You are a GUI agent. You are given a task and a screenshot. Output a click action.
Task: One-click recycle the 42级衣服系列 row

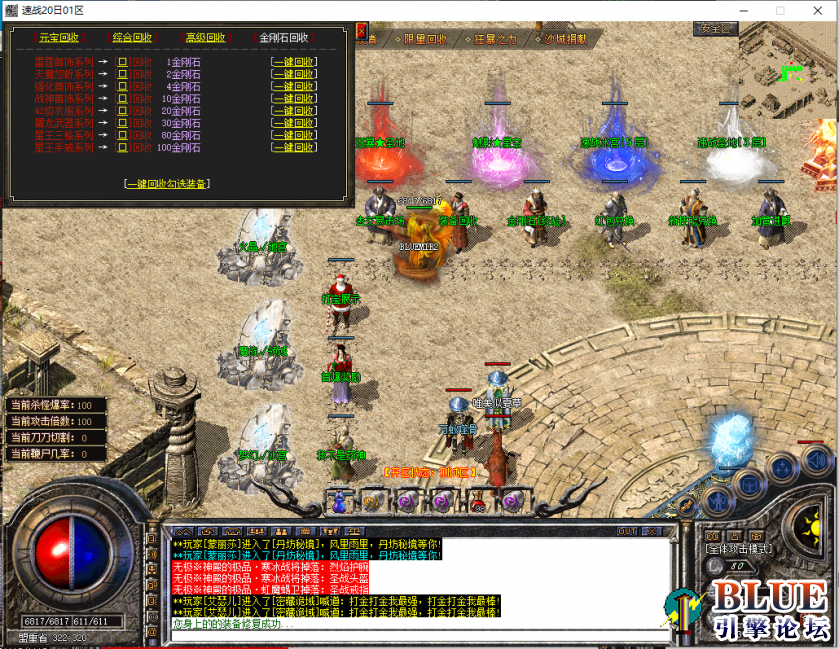[294, 111]
